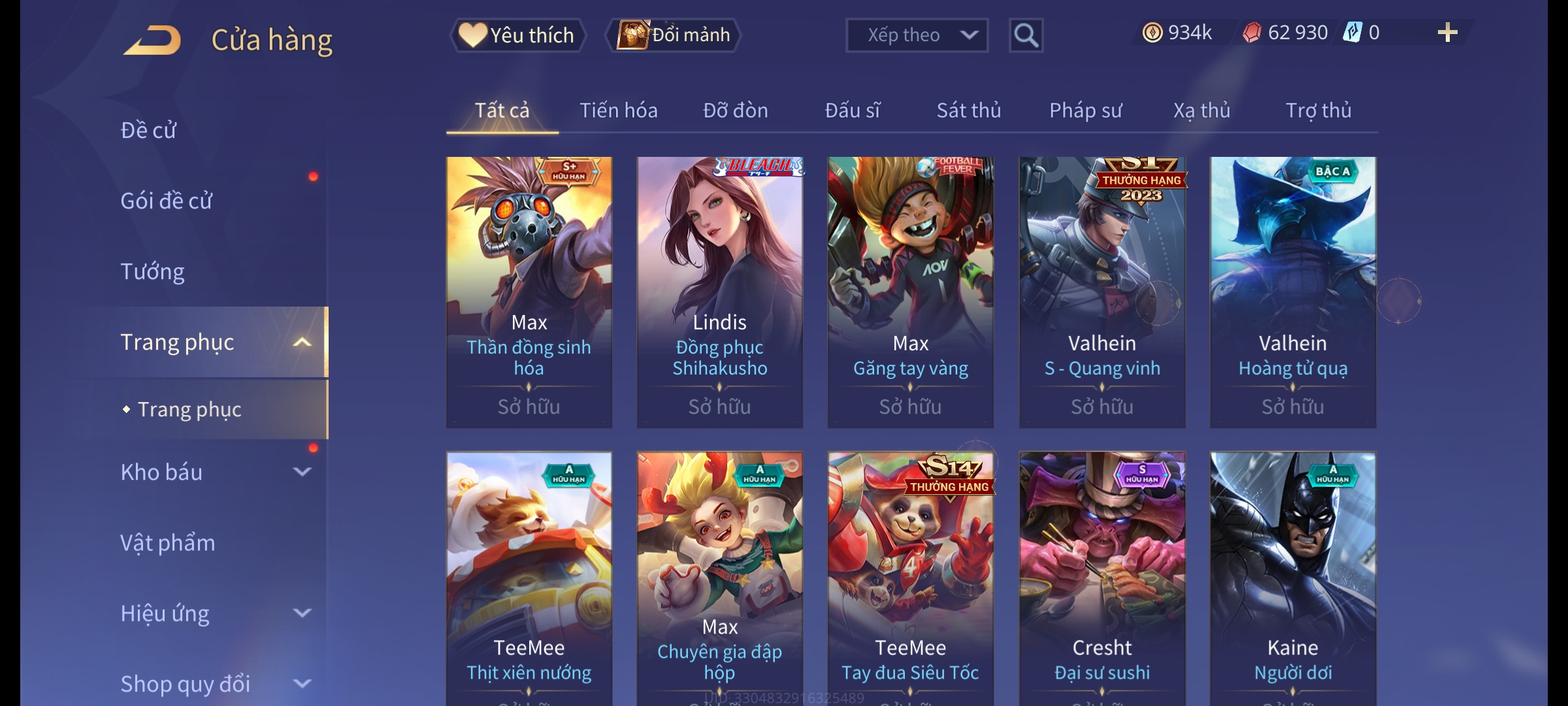Pick Cresht Đại sư sushi skin
Viewport: 1568px width, 706px height.
tap(1102, 575)
